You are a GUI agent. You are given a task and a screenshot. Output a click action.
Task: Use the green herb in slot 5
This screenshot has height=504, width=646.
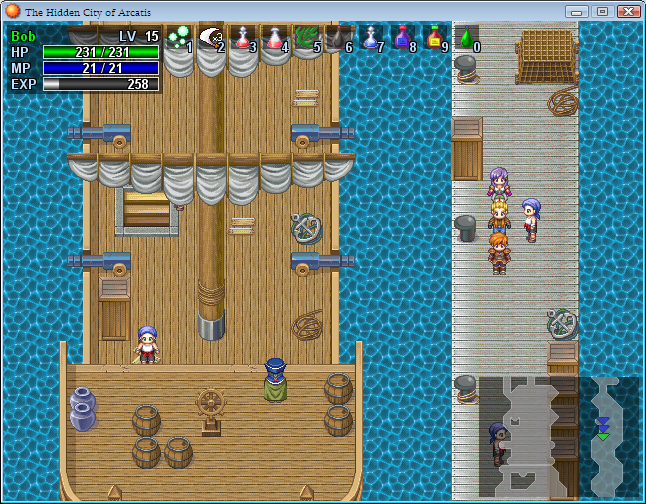pyautogui.click(x=307, y=38)
